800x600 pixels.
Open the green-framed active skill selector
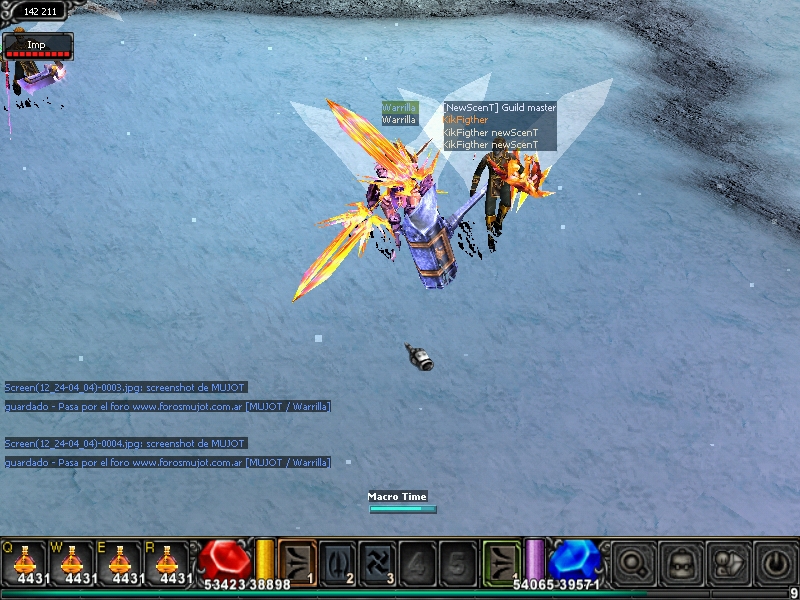pyautogui.click(x=502, y=561)
